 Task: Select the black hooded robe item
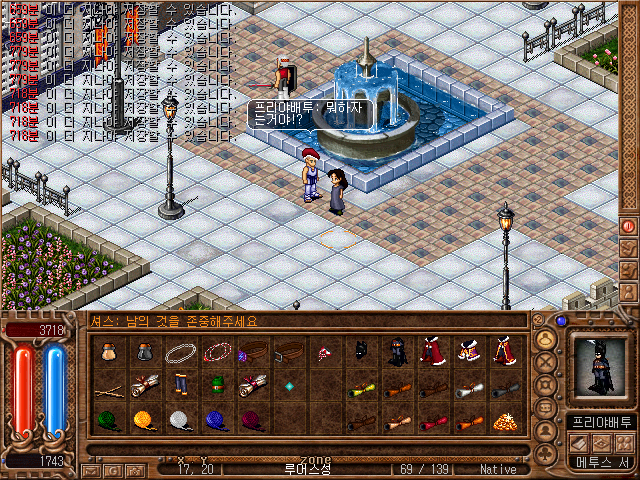point(397,351)
